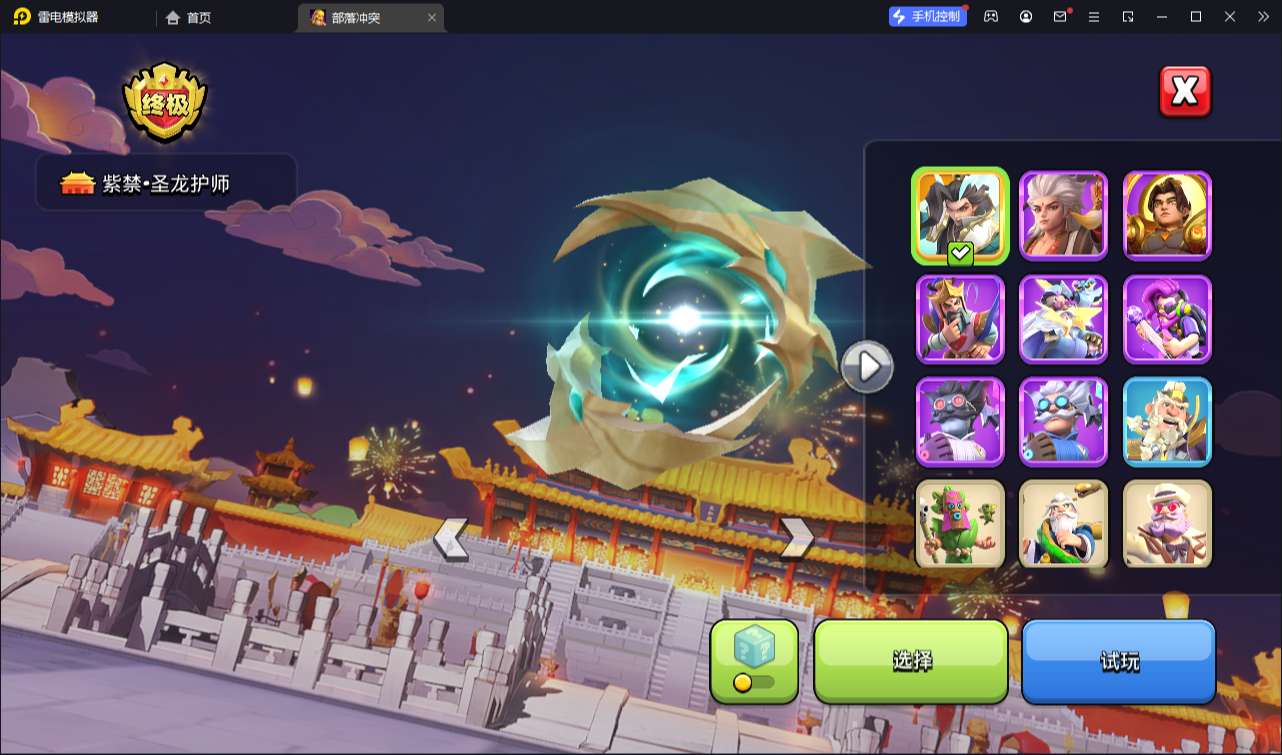Close the skin selection screen
The image size is (1282, 755).
pos(1185,92)
